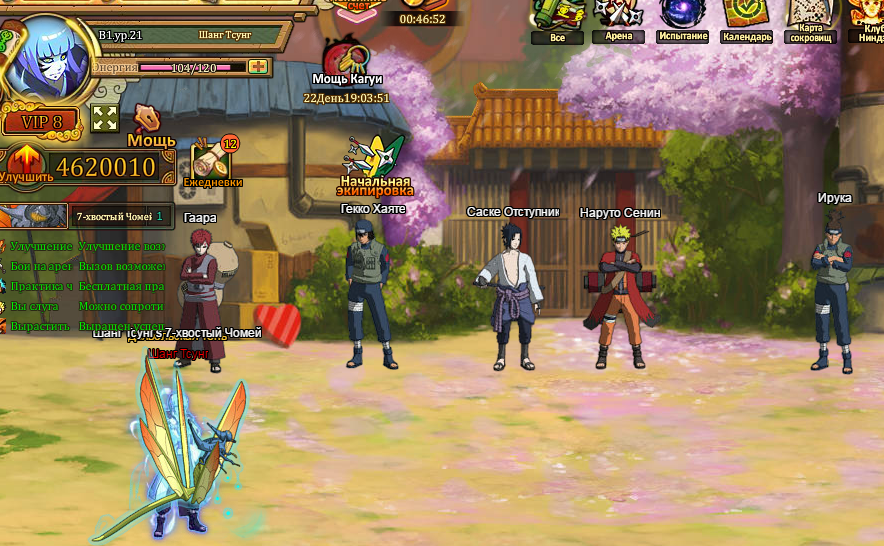Toggle fullscreen with the green arrows icon
This screenshot has width=884, height=546.
(x=105, y=118)
